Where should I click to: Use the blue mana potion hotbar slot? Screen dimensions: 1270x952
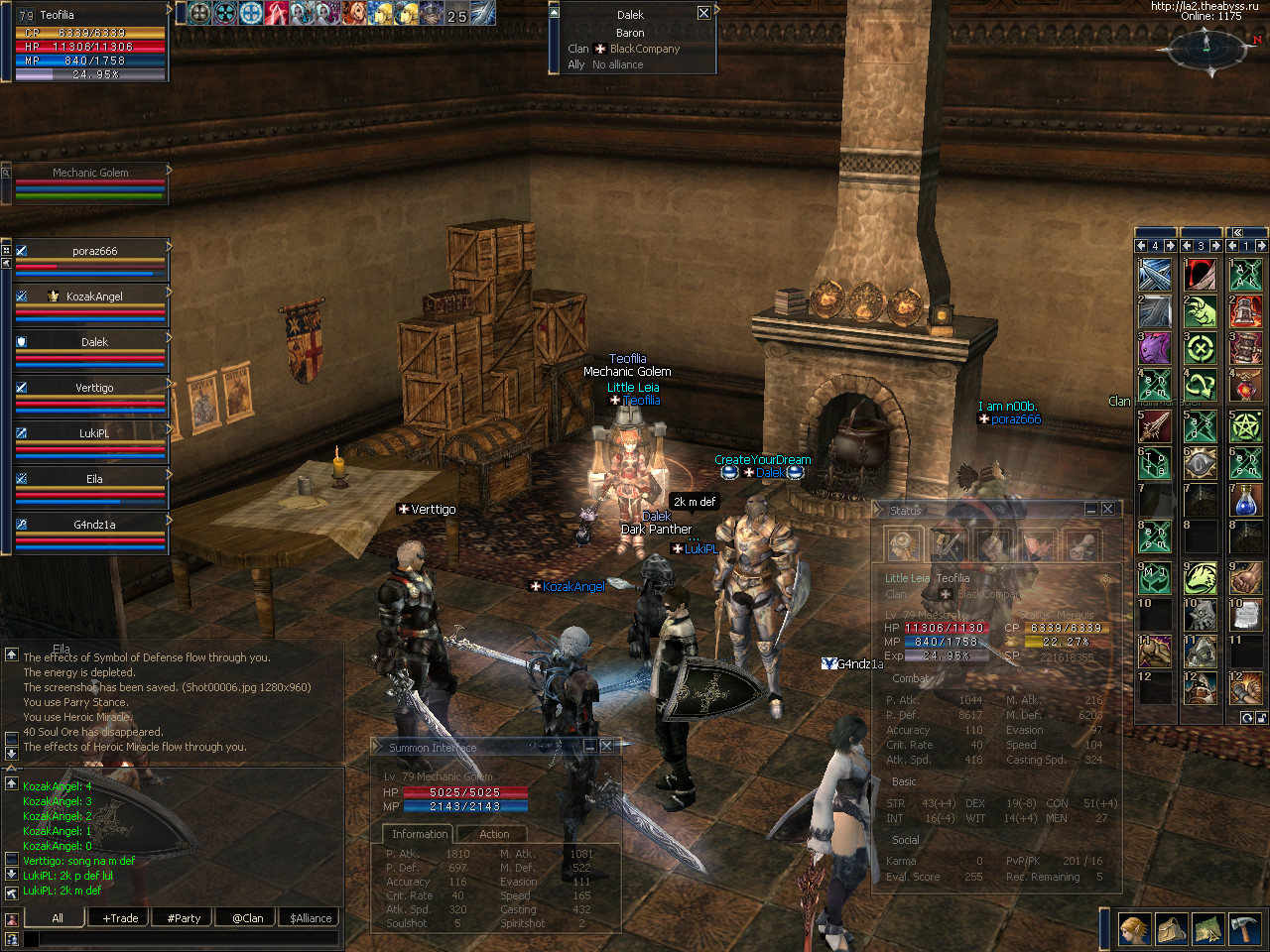point(1246,501)
